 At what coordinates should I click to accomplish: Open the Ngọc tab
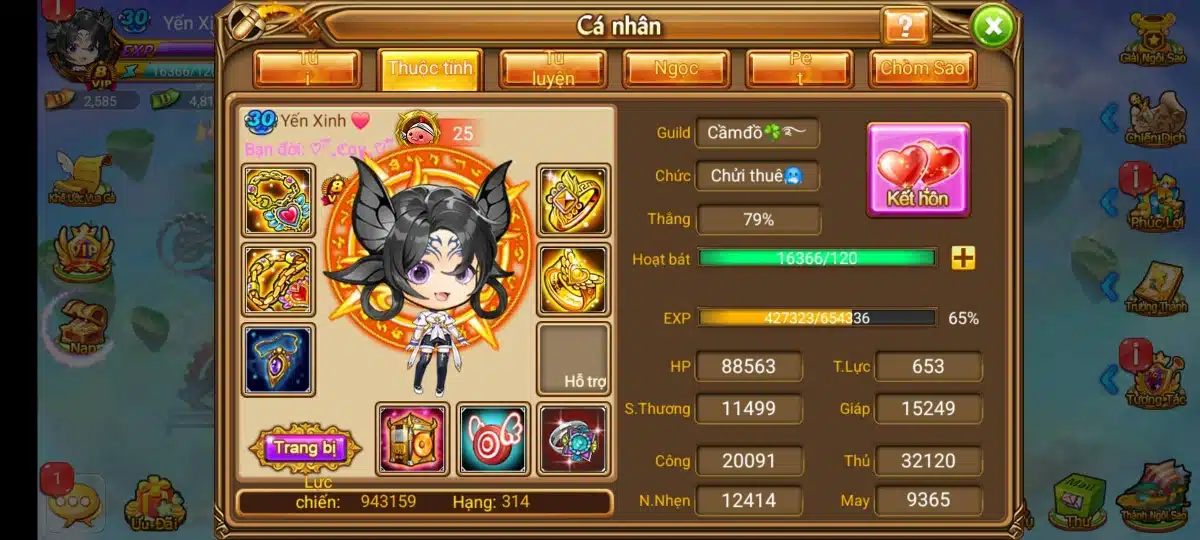pyautogui.click(x=676, y=70)
